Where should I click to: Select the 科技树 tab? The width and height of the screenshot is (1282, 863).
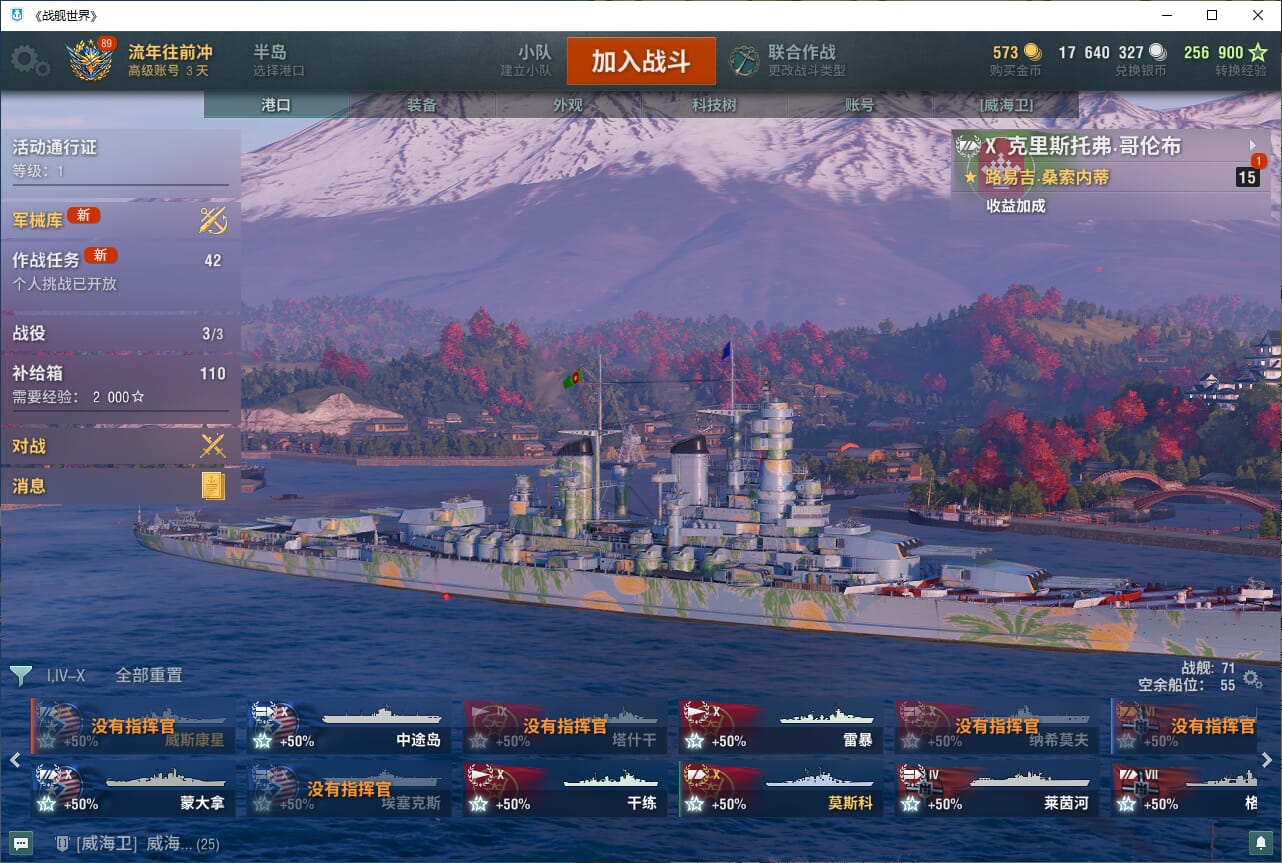(x=714, y=105)
